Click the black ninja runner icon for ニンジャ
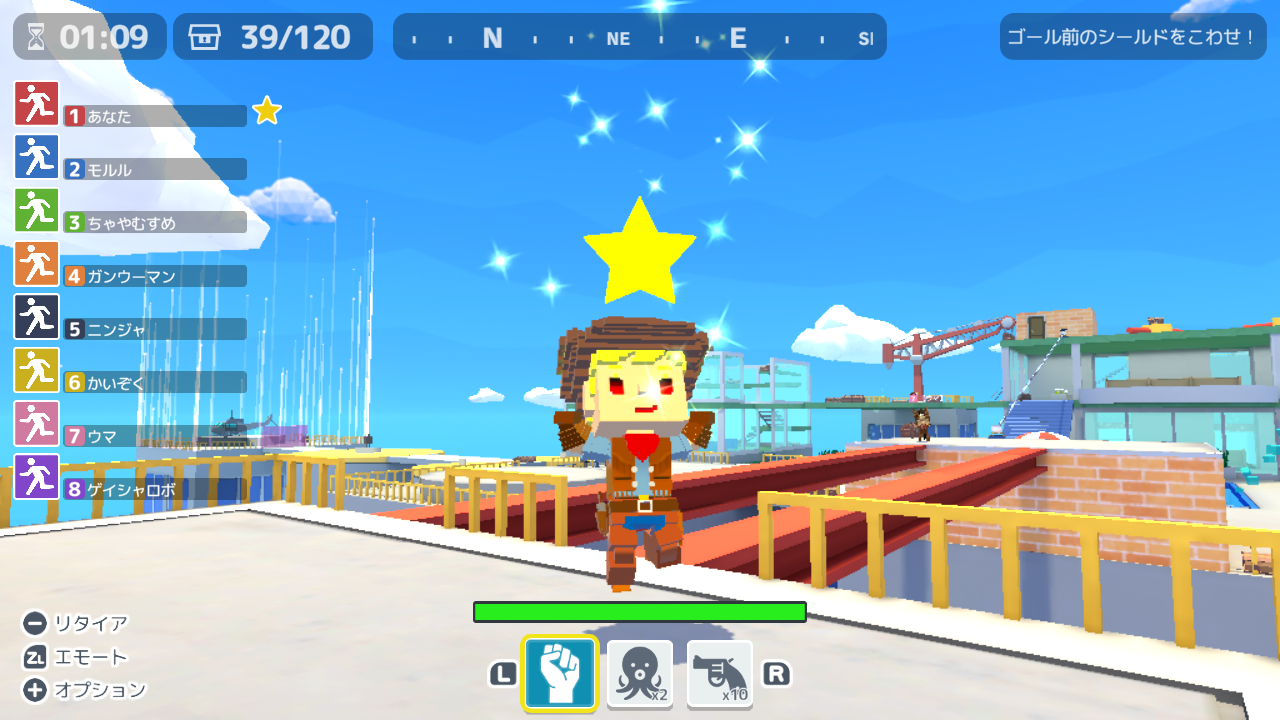The height and width of the screenshot is (720, 1280). [x=35, y=316]
